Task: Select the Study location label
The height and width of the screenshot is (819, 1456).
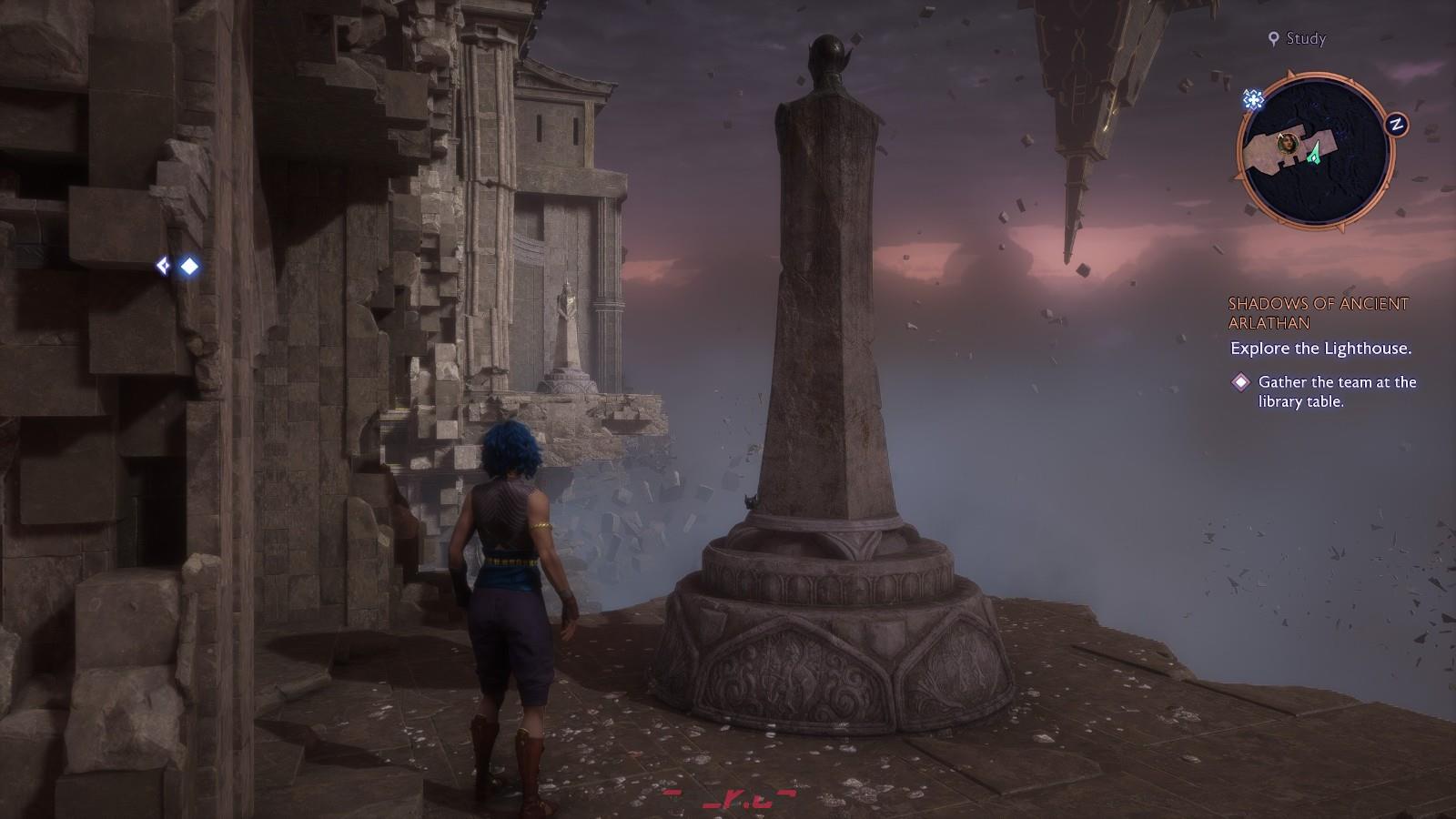Action: [x=1298, y=38]
